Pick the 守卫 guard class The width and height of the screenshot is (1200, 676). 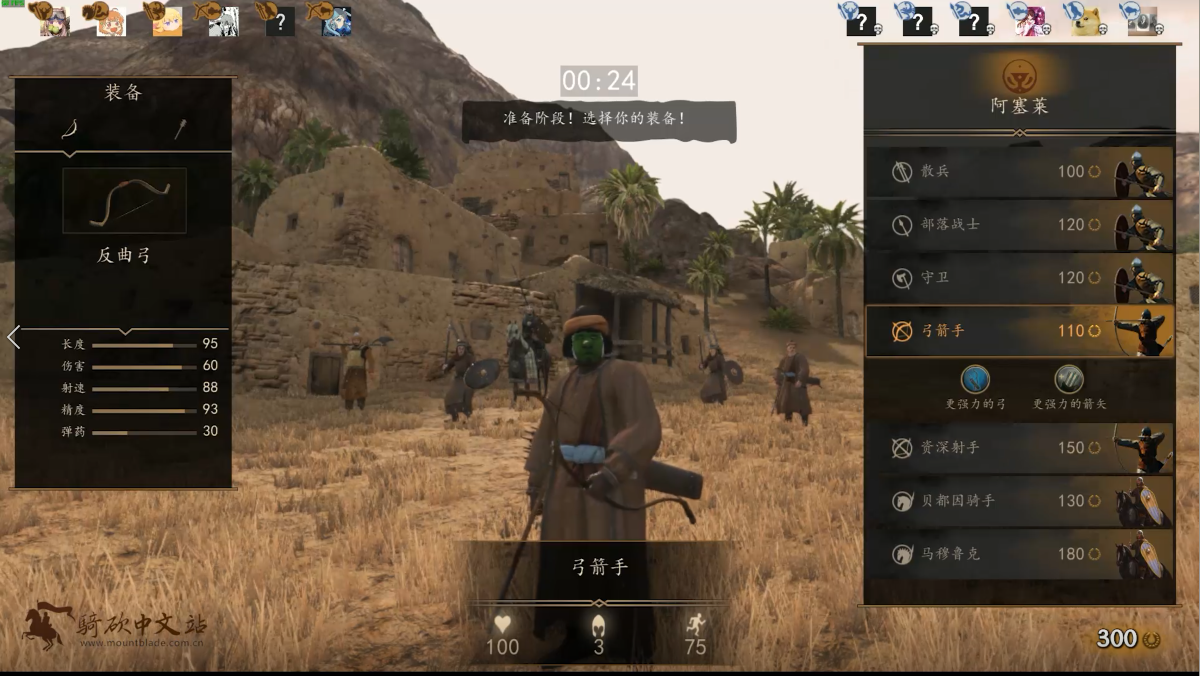tap(1018, 278)
